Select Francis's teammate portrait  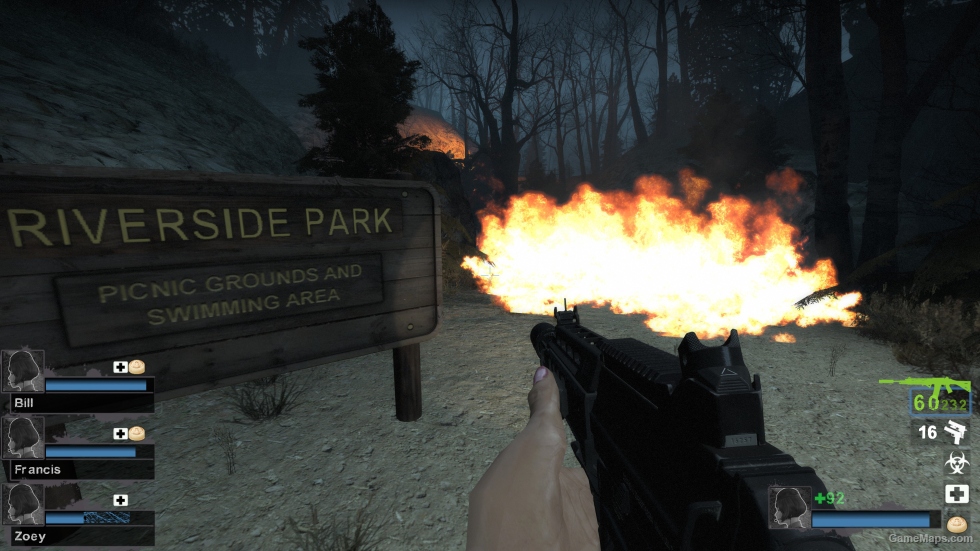(x=23, y=437)
